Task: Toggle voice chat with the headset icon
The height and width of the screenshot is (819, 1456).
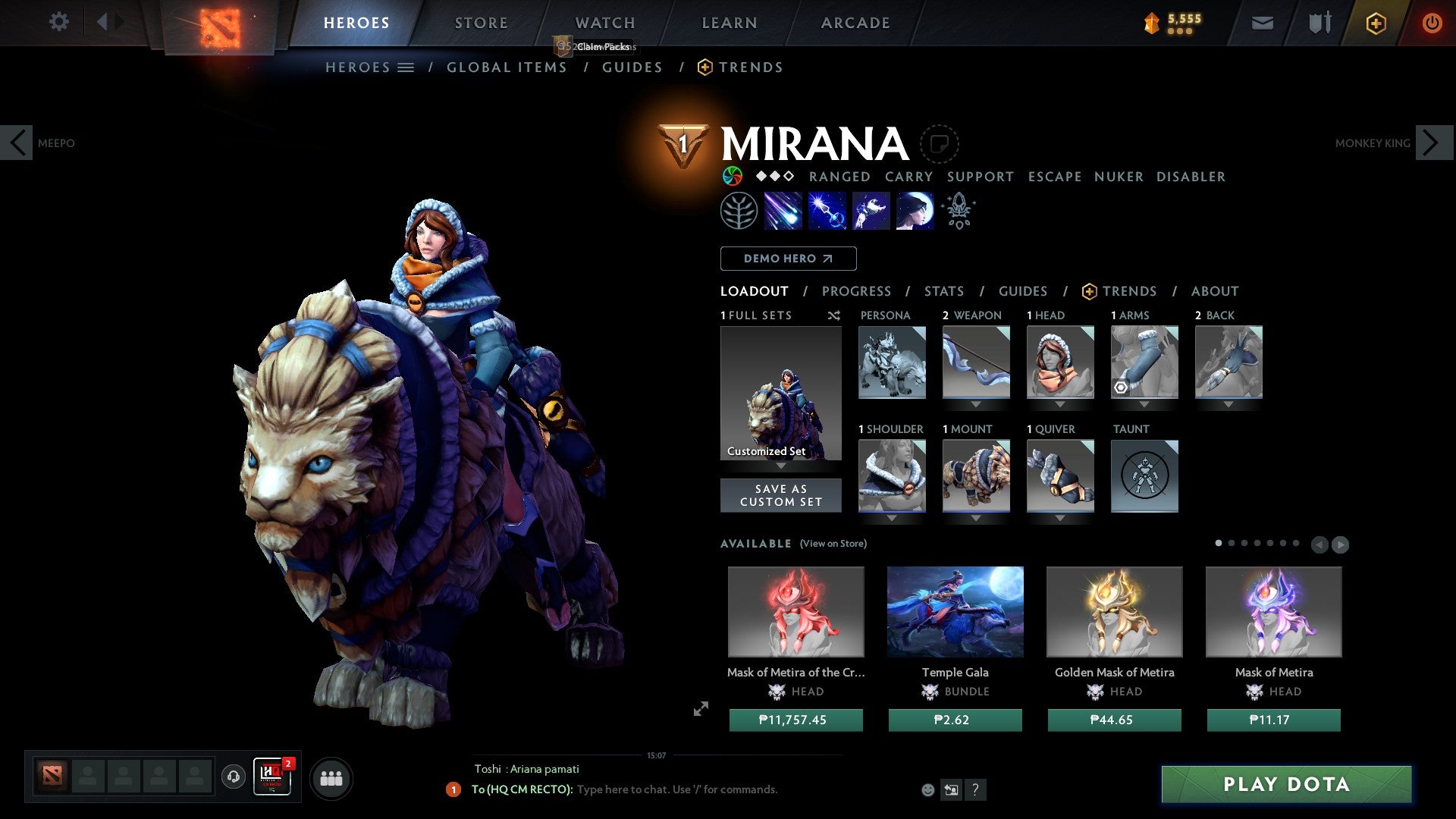Action: 234,777
